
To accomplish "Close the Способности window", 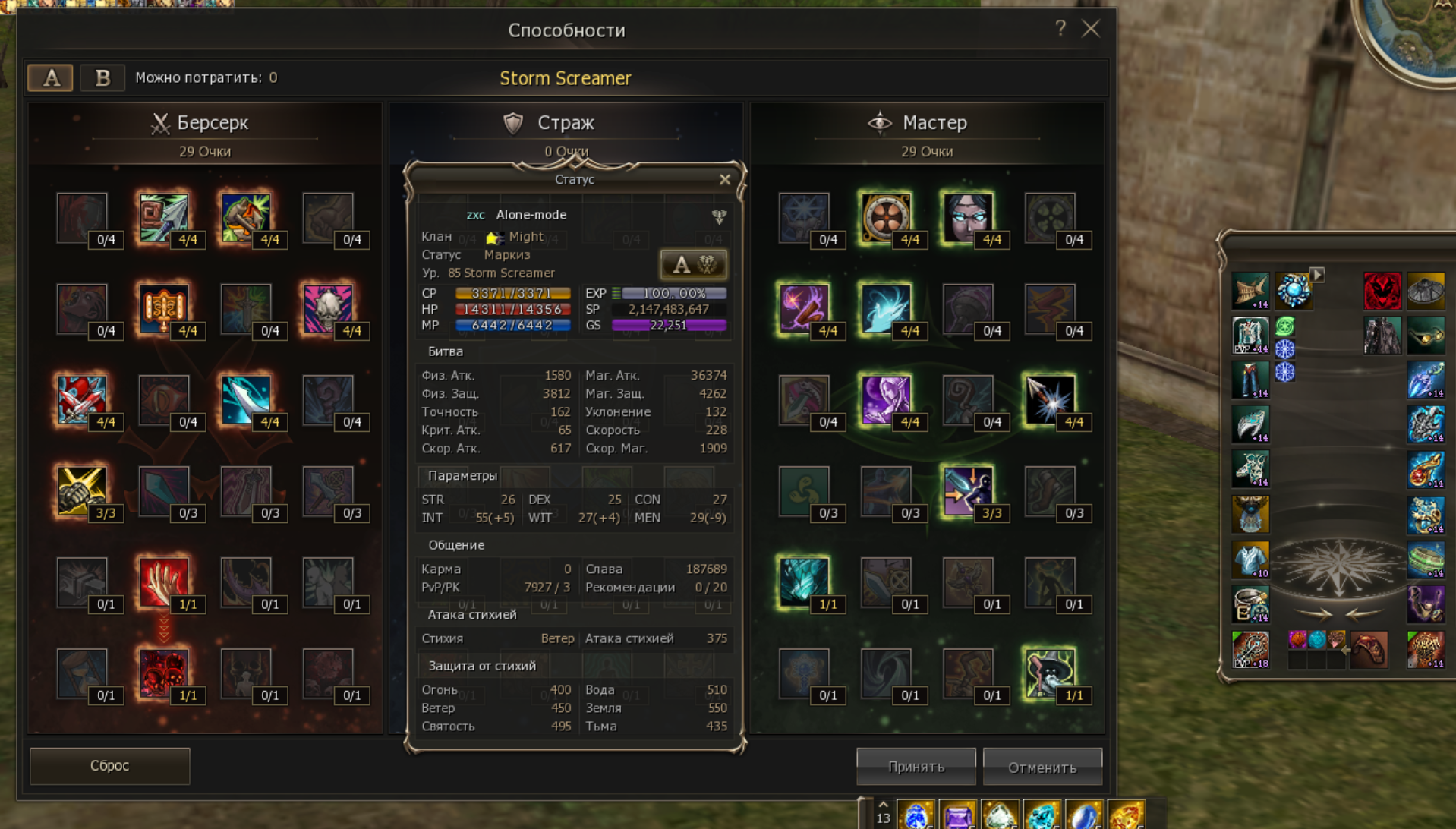I will click(1091, 29).
